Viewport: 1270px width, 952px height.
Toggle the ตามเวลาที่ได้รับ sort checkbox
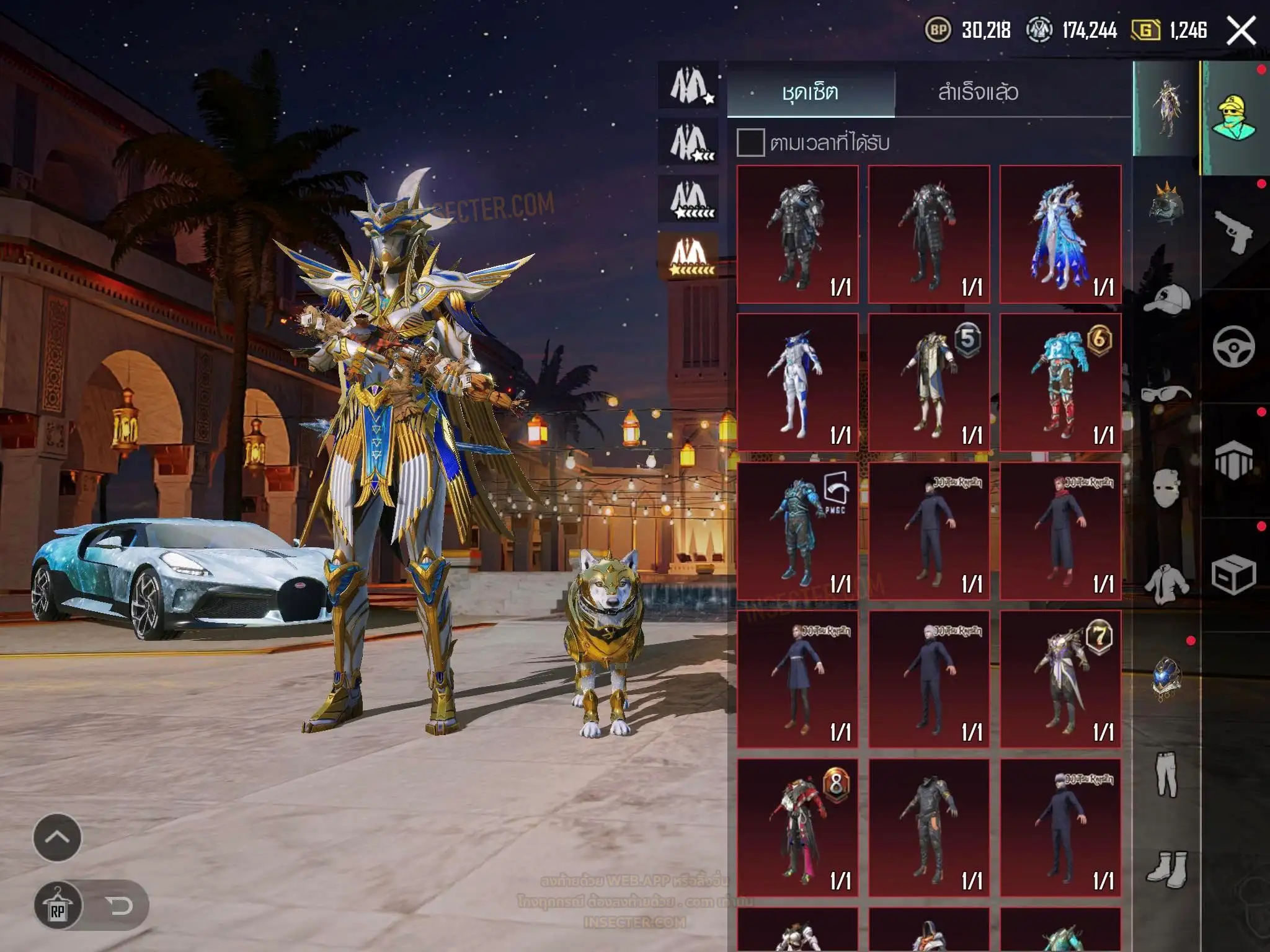750,143
